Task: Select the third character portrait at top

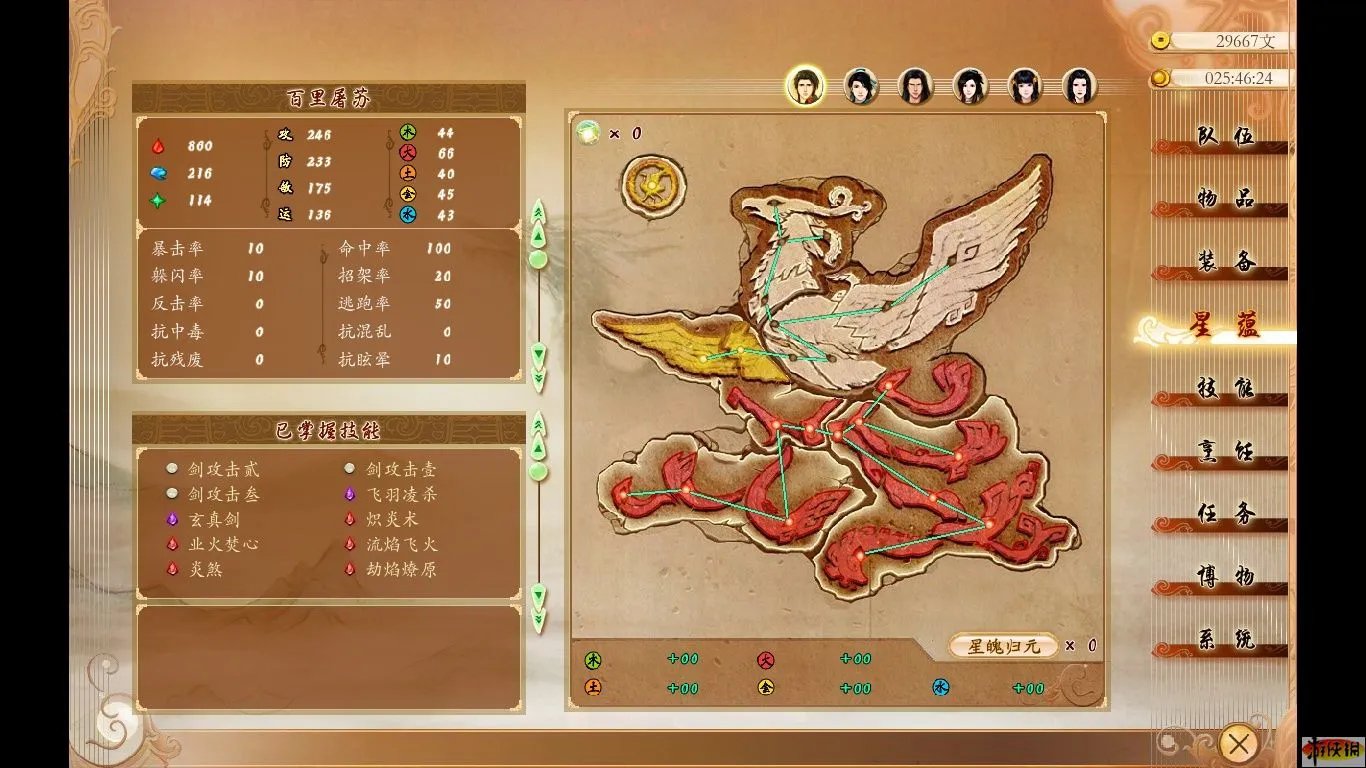Action: click(913, 87)
